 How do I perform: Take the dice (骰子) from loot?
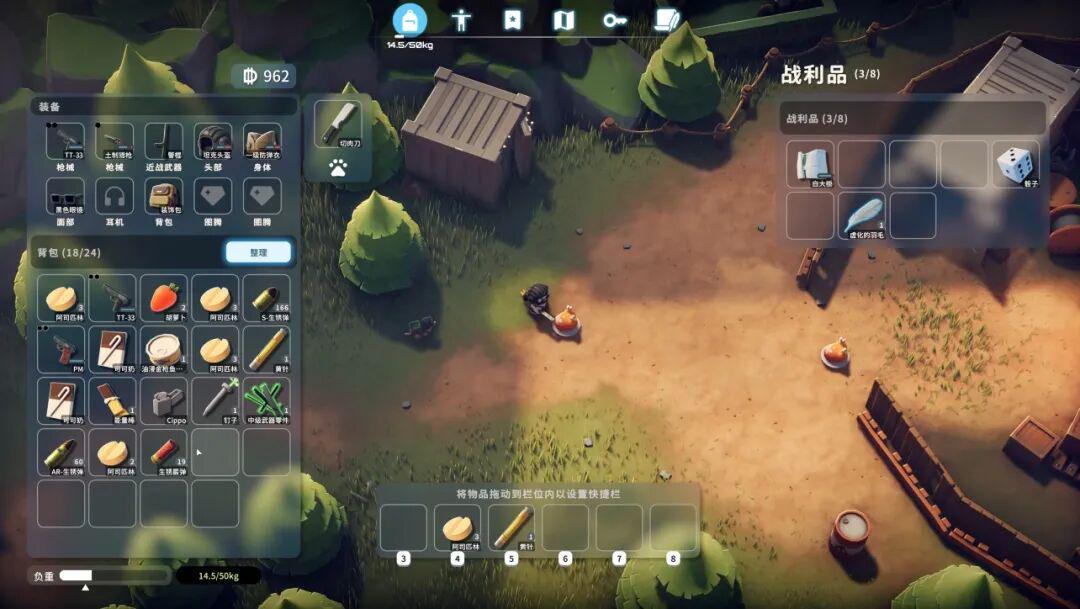coord(1016,164)
